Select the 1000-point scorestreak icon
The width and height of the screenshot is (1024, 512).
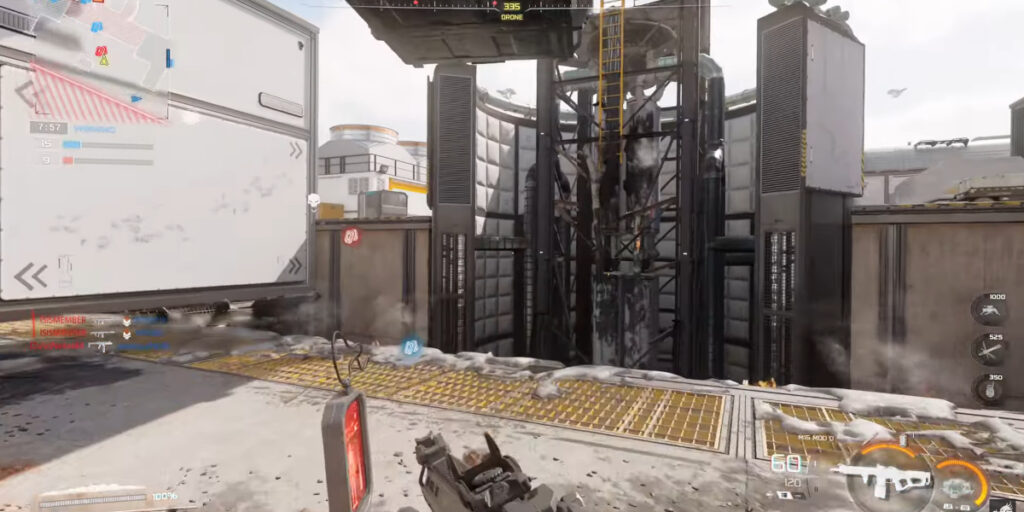(x=988, y=309)
